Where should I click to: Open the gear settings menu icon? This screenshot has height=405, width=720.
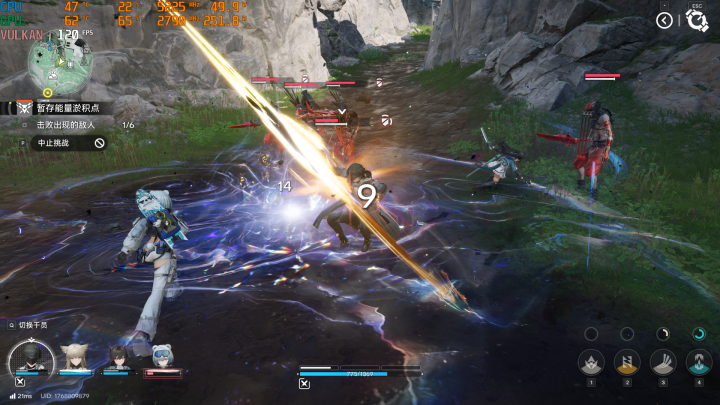(x=697, y=21)
